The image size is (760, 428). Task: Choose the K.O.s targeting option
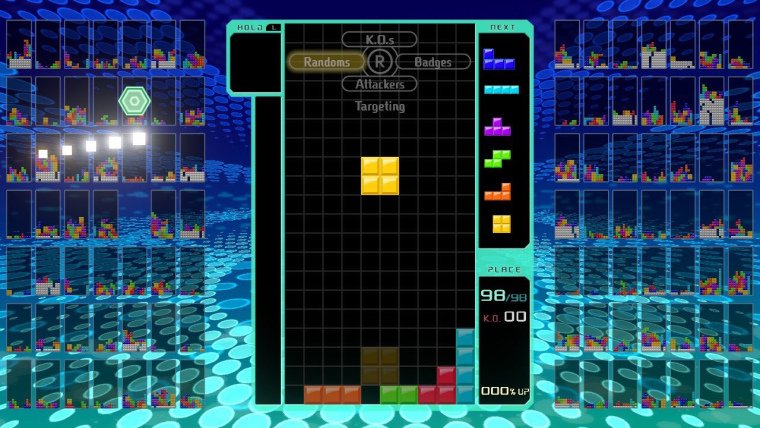tap(379, 40)
